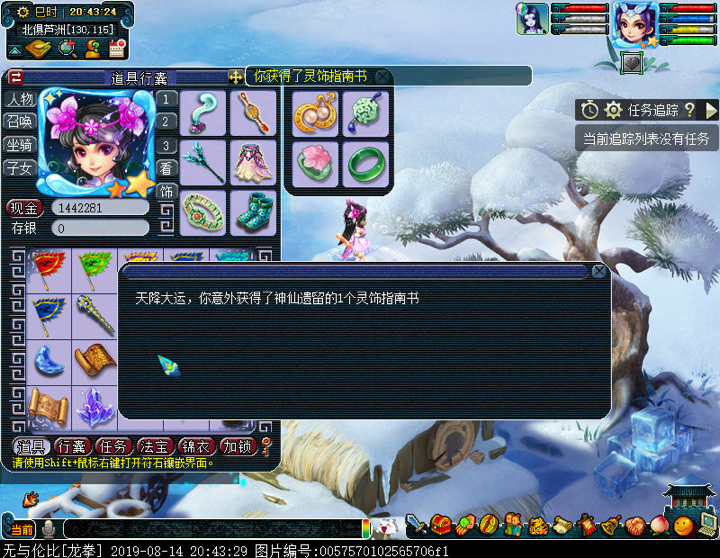Close the lucky reward message dialog
This screenshot has height=558, width=720.
[x=599, y=271]
